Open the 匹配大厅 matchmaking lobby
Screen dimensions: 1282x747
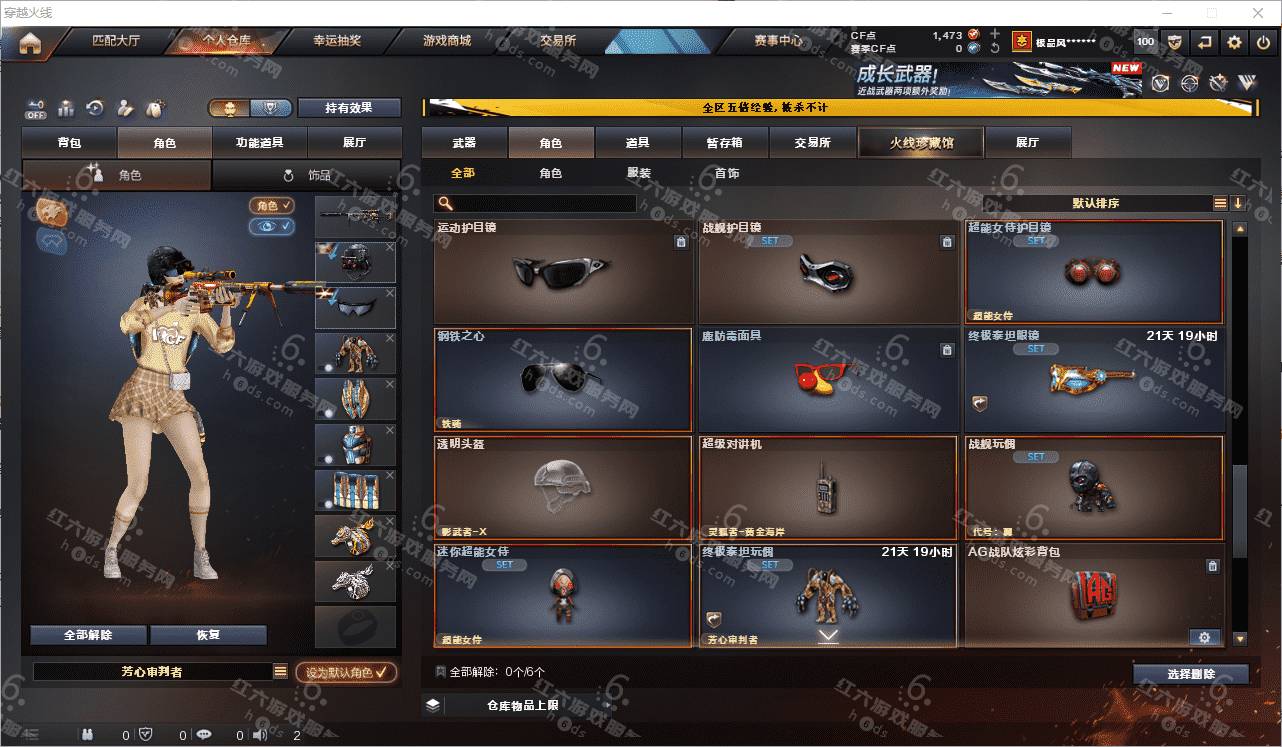tap(116, 42)
